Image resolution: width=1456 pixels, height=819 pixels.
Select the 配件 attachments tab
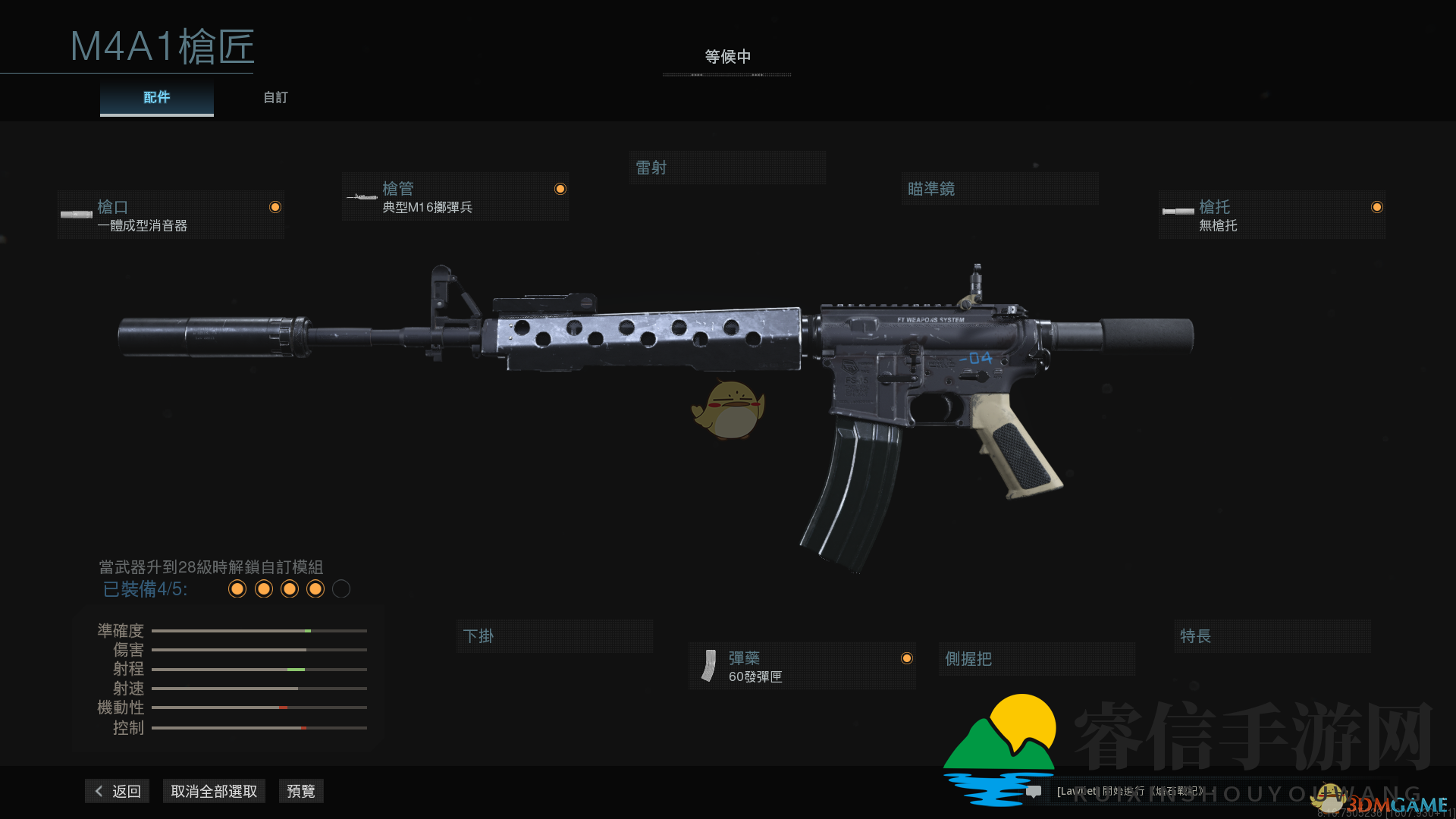click(156, 97)
